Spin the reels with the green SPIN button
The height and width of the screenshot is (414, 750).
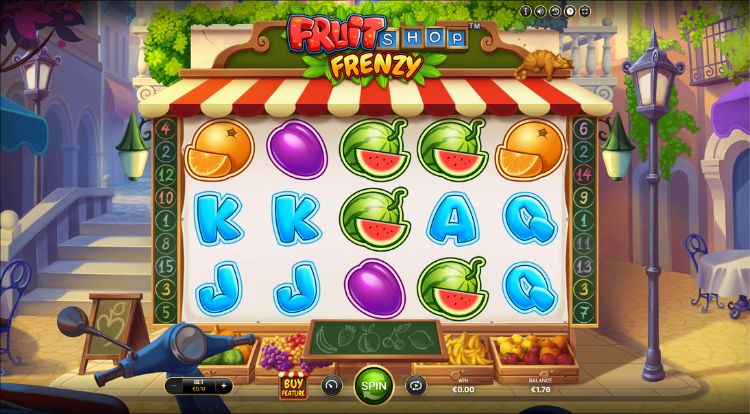point(373,385)
